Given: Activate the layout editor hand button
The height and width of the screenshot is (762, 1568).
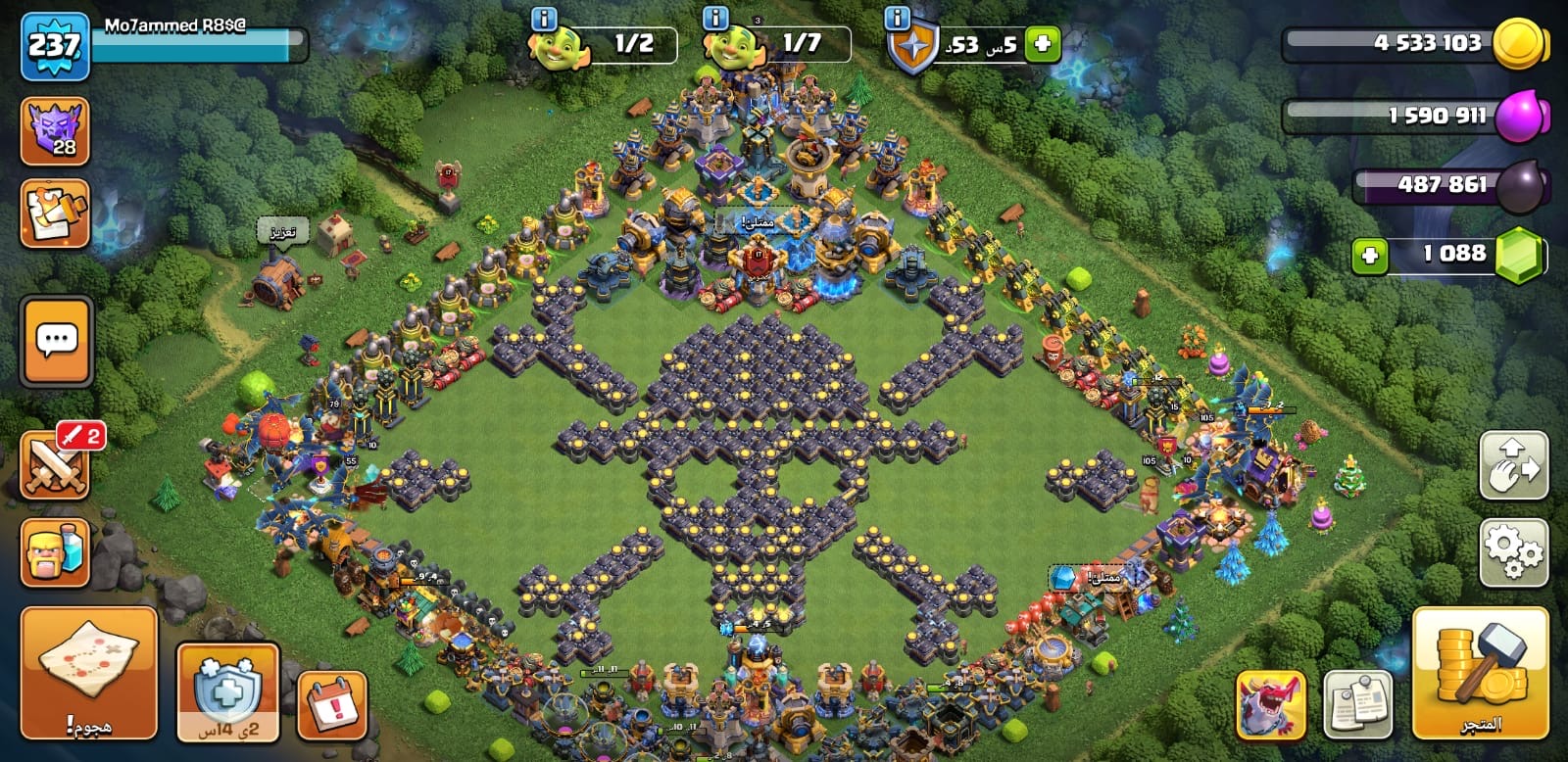Looking at the screenshot, I should pos(1513,465).
